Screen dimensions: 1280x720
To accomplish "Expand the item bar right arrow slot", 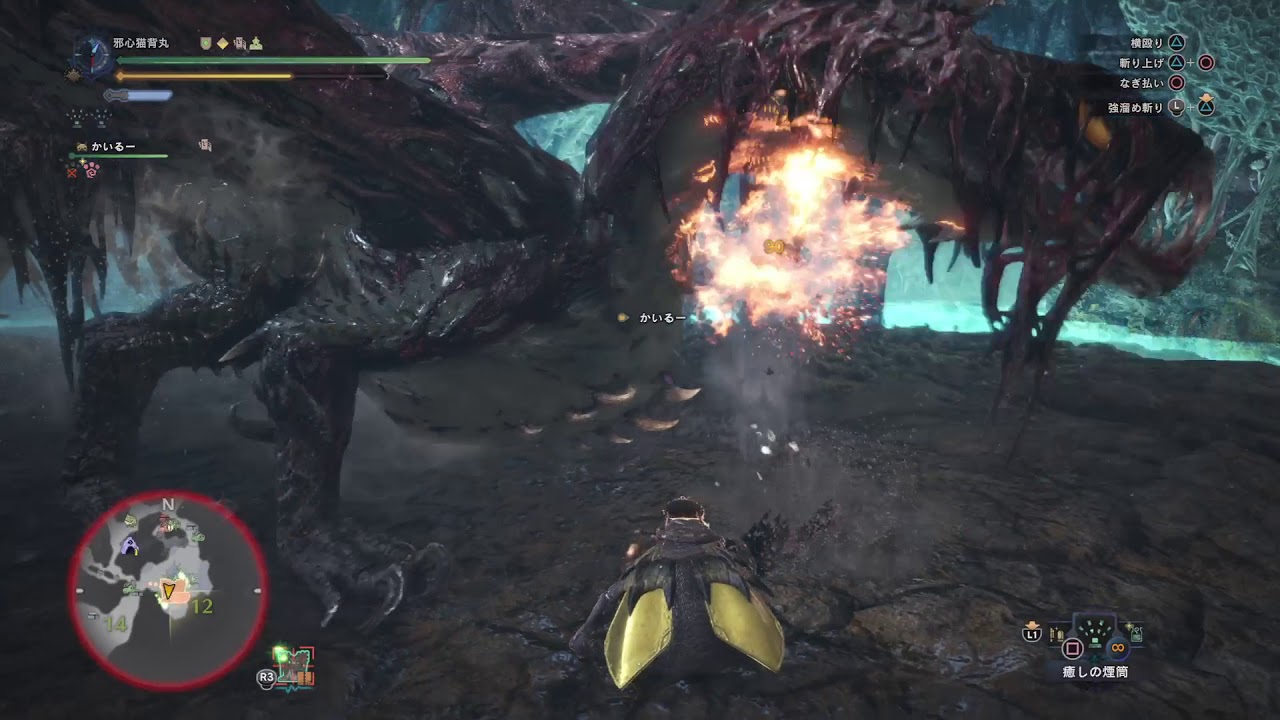I will (1135, 634).
